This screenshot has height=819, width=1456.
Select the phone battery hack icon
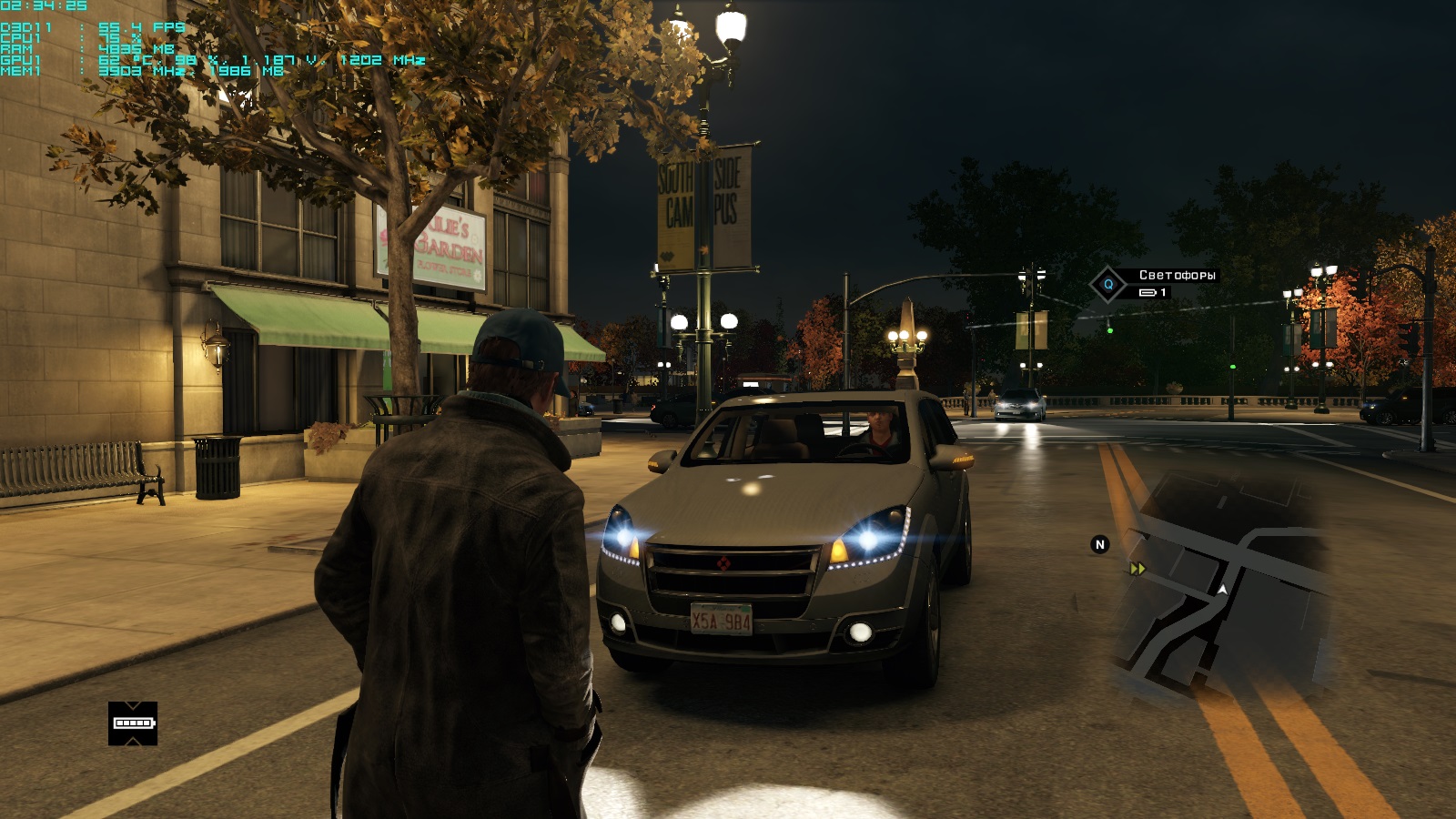click(133, 723)
